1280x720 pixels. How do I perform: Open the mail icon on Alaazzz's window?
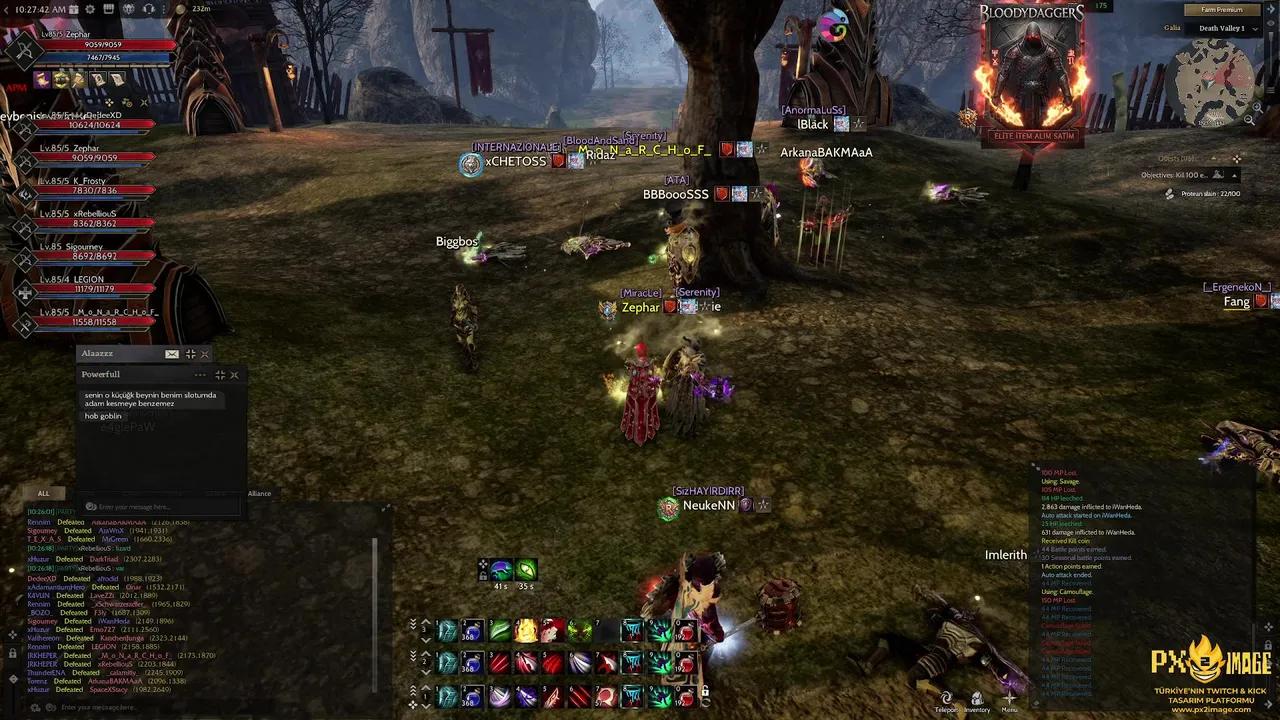[172, 354]
